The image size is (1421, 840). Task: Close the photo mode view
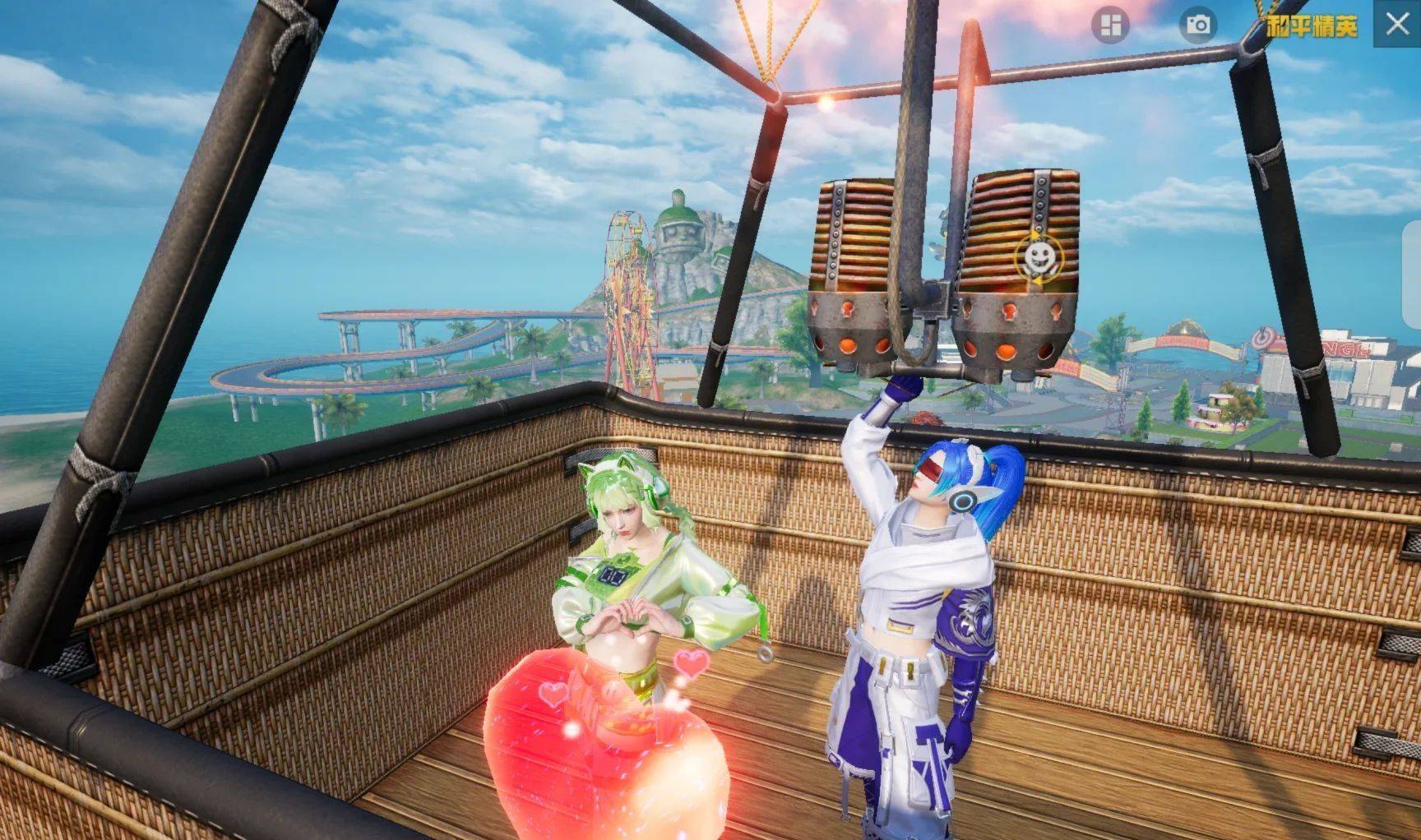[x=1397, y=24]
